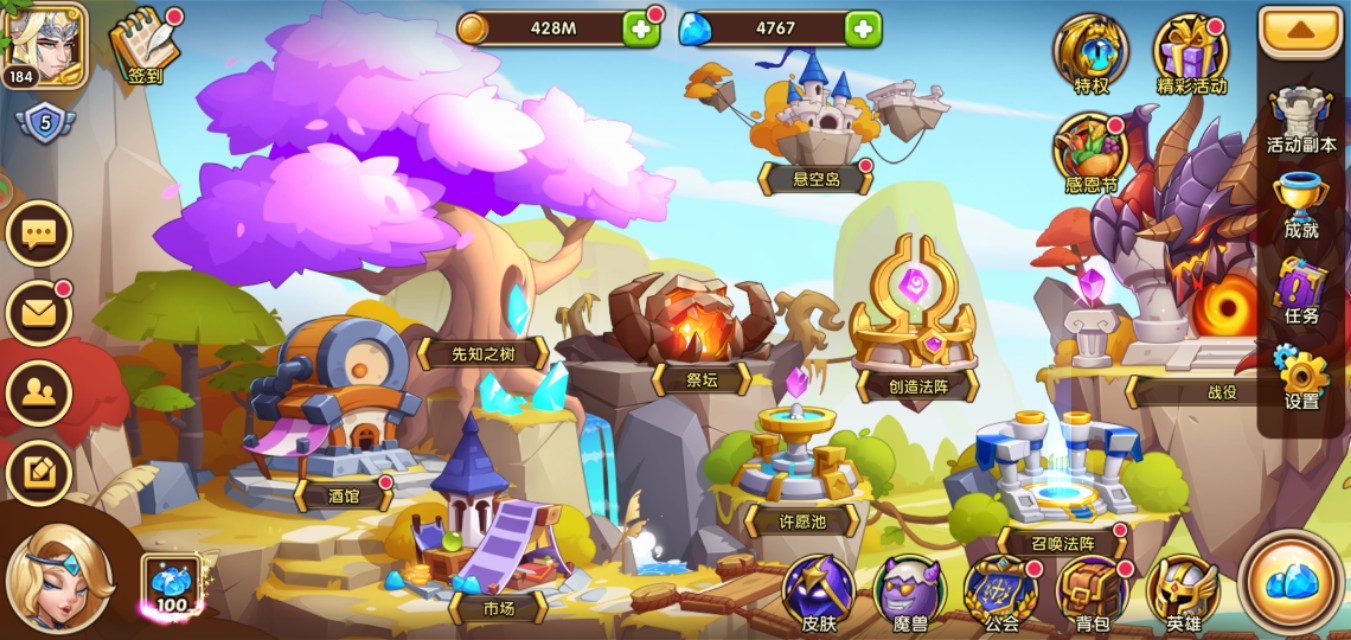The height and width of the screenshot is (640, 1351).
Task: Open the 皮肤 skins menu
Action: click(818, 592)
